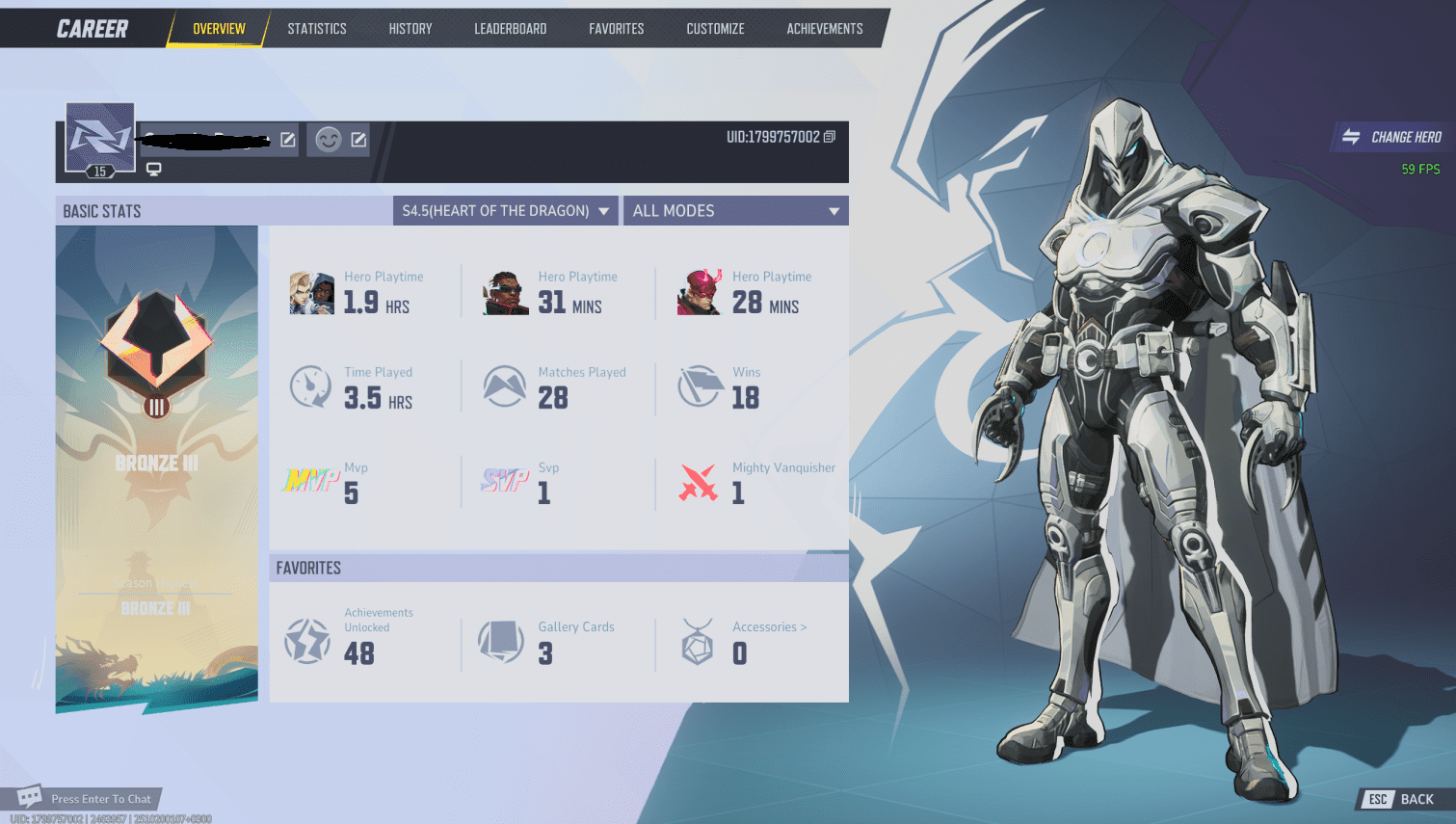1456x824 pixels.
Task: Copy the UID using the copy icon
Action: click(829, 136)
